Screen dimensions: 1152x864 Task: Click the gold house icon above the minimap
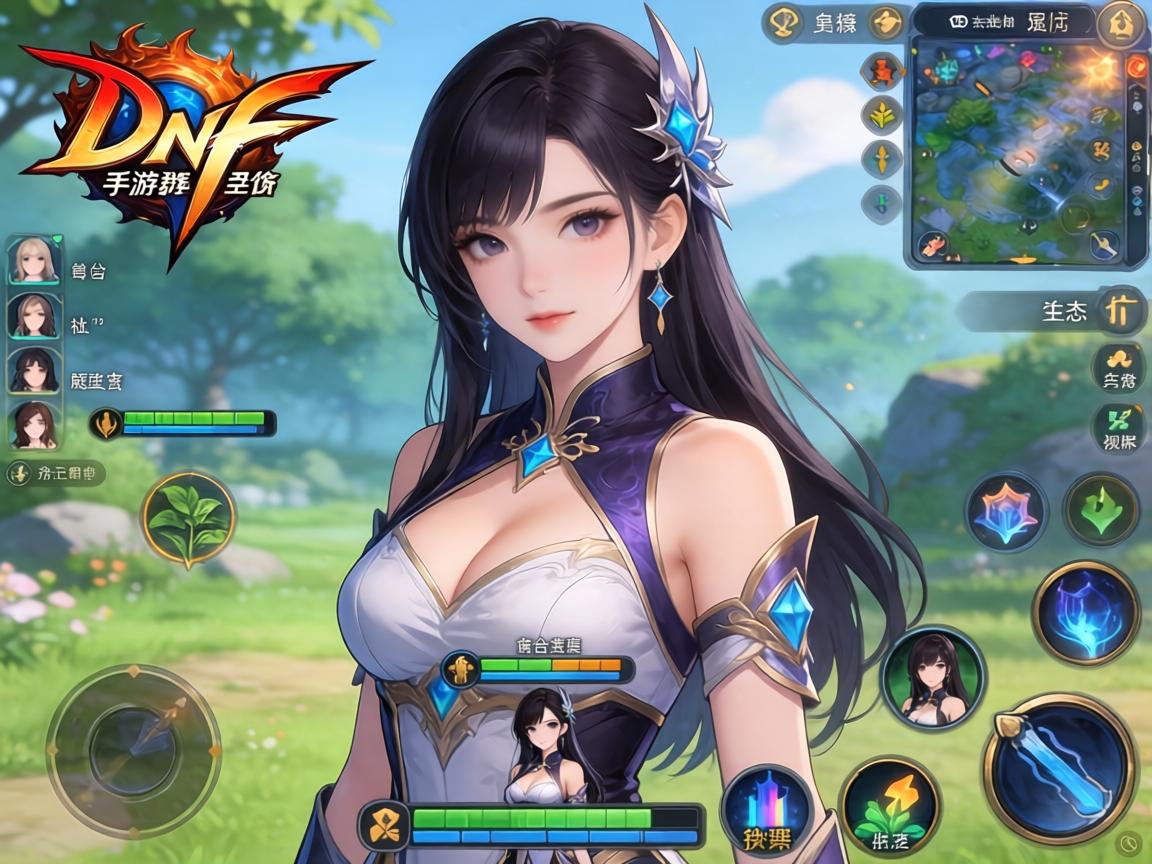coord(1118,24)
